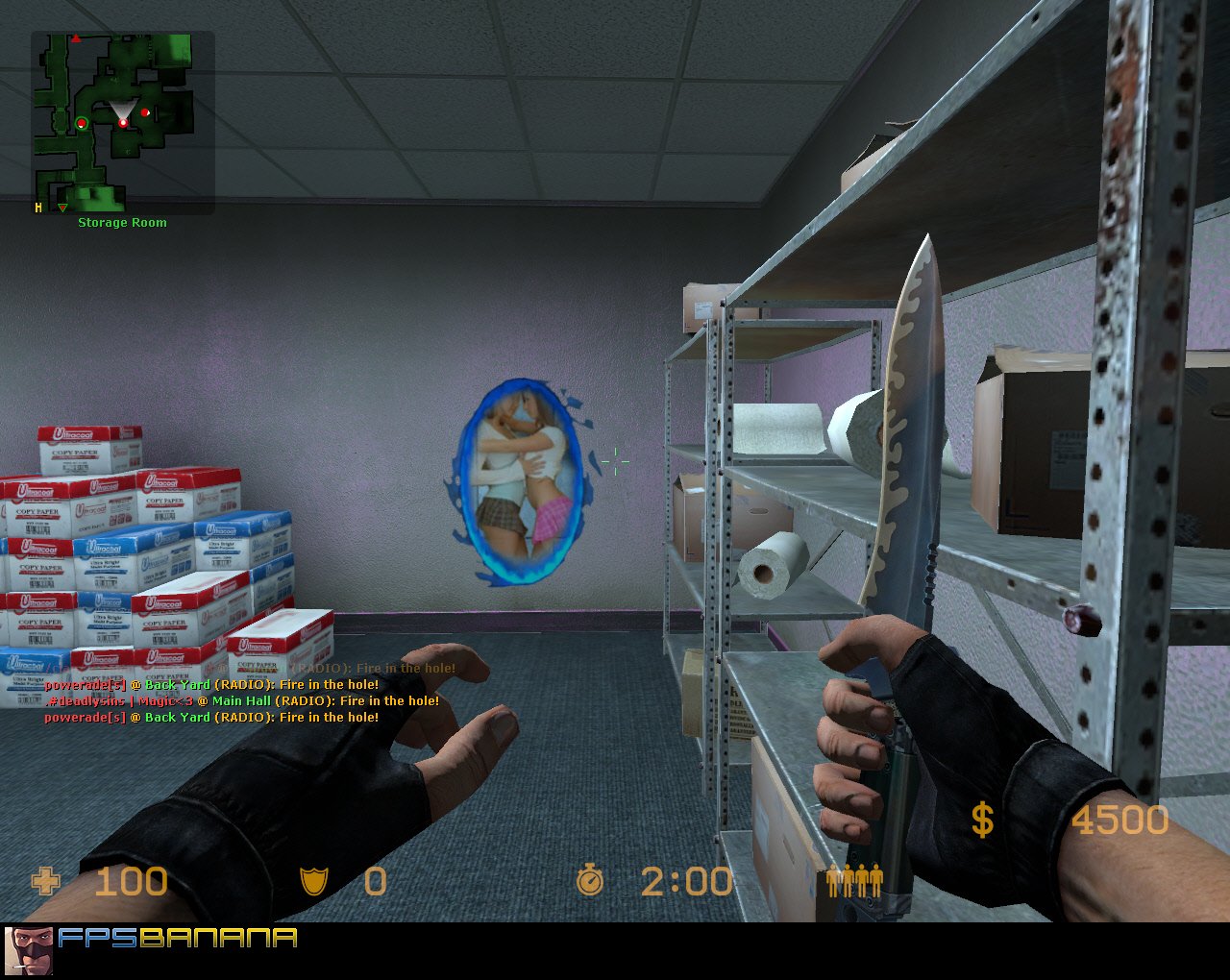Toggle the green player marker on the radar
The width and height of the screenshot is (1230, 980).
click(x=82, y=123)
